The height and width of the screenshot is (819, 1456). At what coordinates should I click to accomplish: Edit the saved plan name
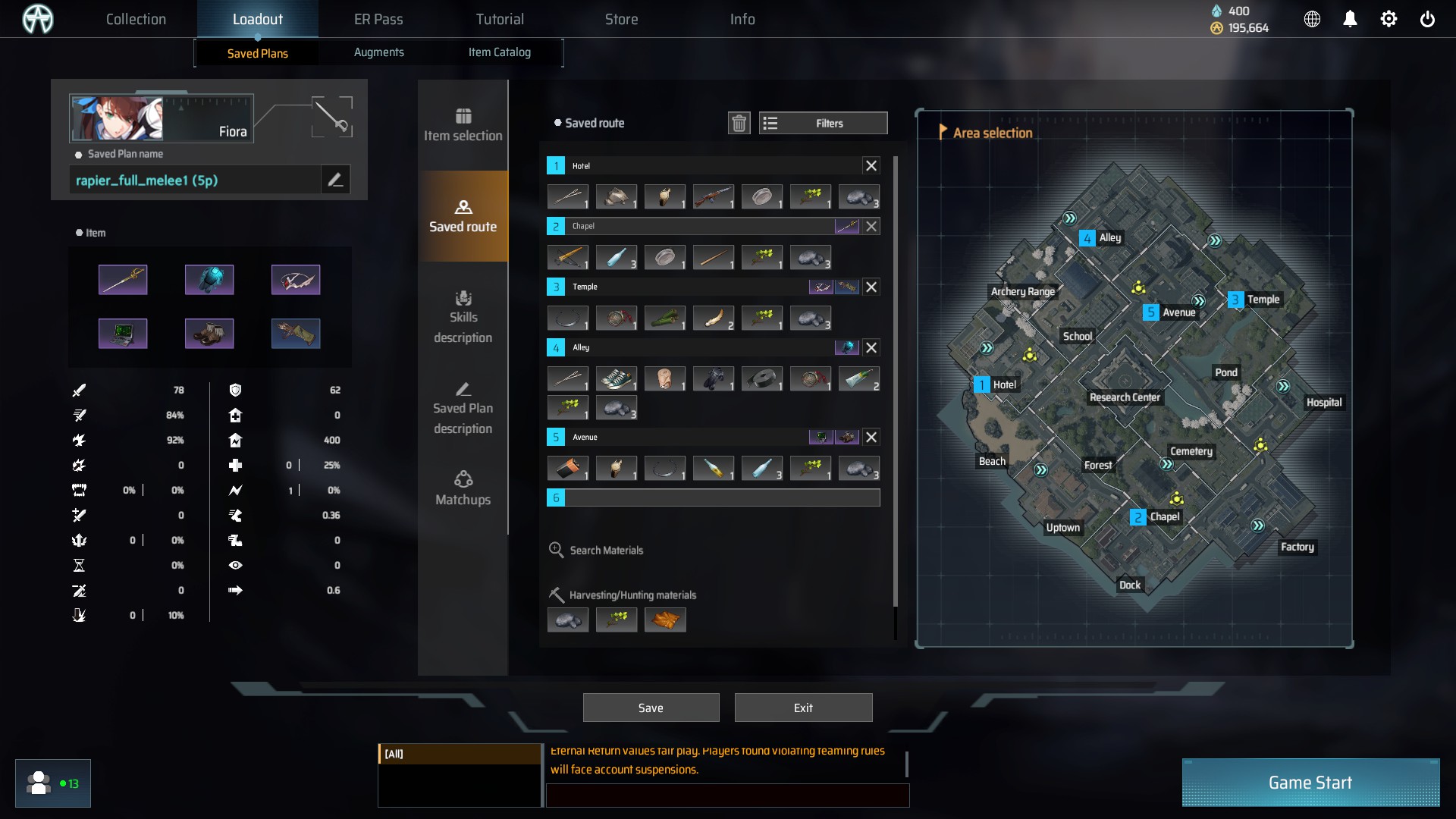[x=335, y=180]
